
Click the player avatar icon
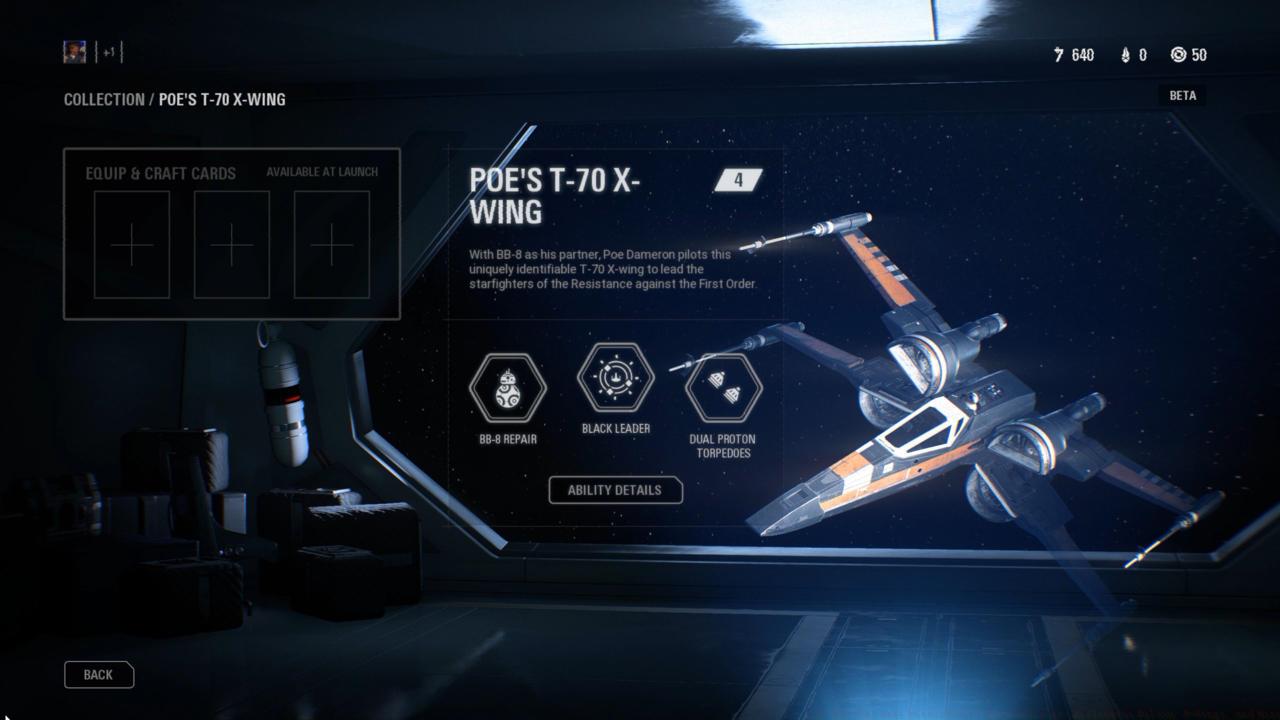pyautogui.click(x=74, y=52)
